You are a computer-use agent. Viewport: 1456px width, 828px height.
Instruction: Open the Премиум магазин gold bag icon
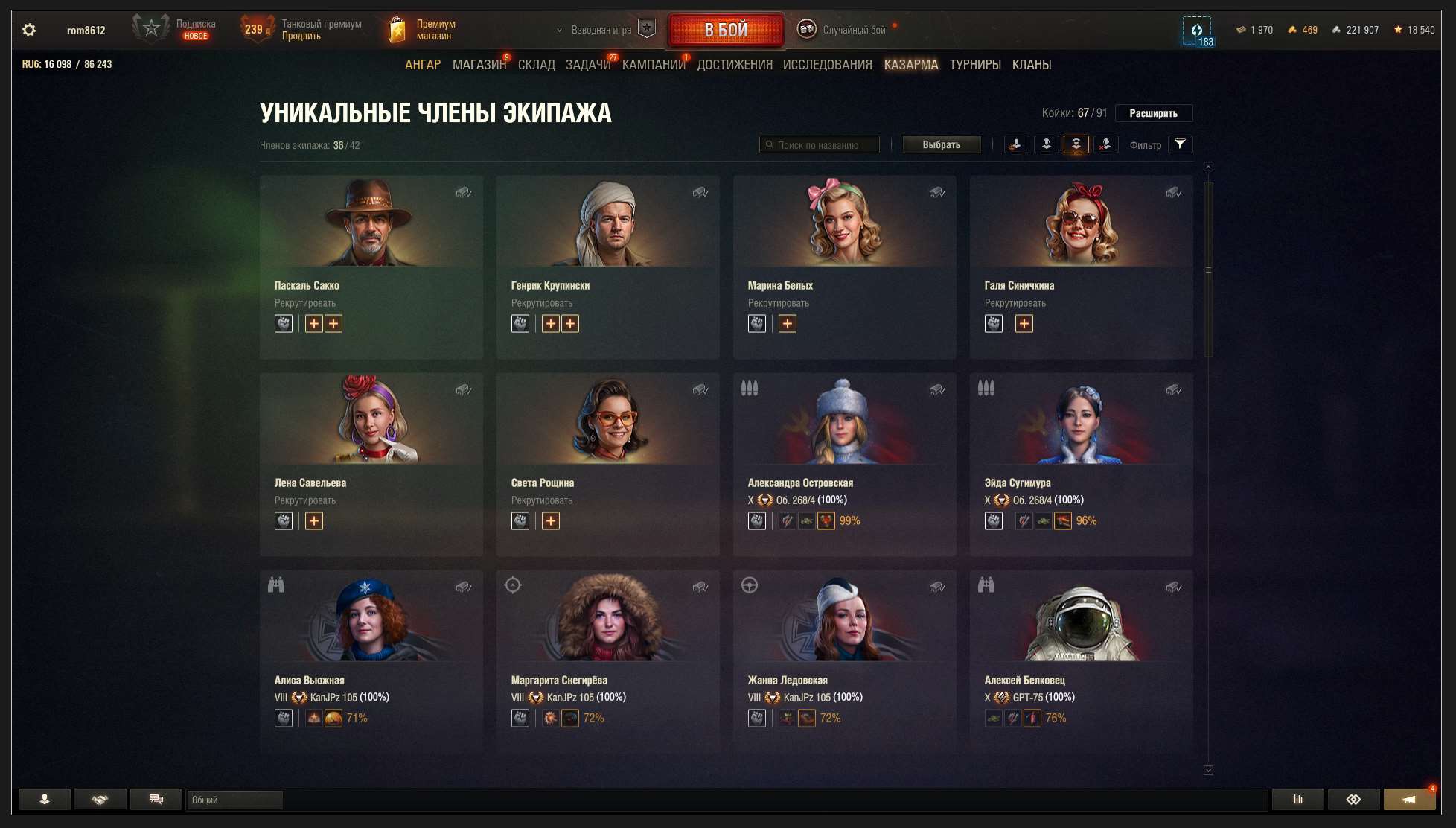(397, 28)
